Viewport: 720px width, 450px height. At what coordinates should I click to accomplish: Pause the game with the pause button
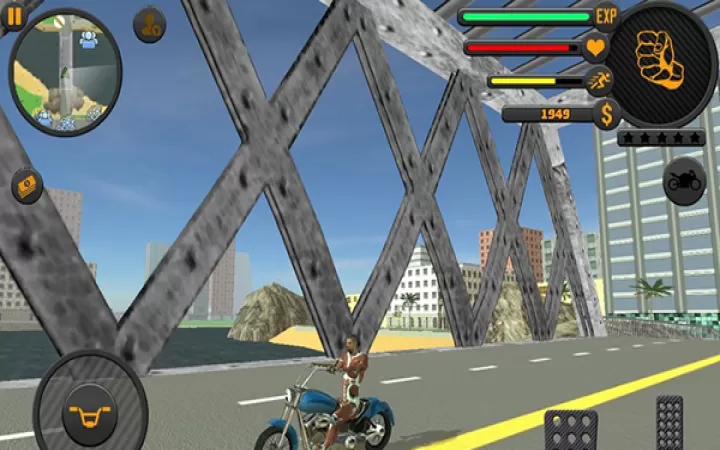point(13,14)
